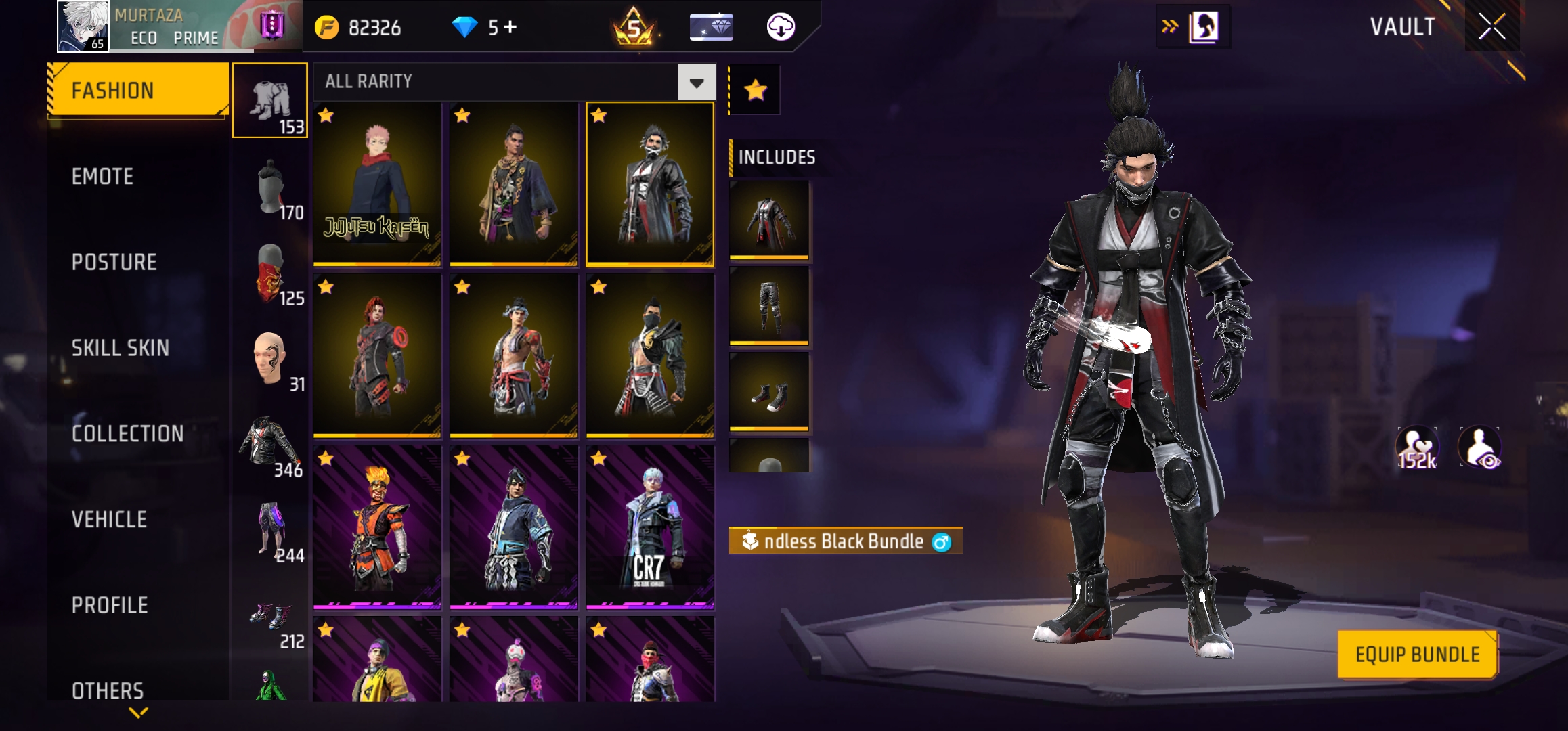Open the red mask subcategory showing 125

click(x=270, y=275)
